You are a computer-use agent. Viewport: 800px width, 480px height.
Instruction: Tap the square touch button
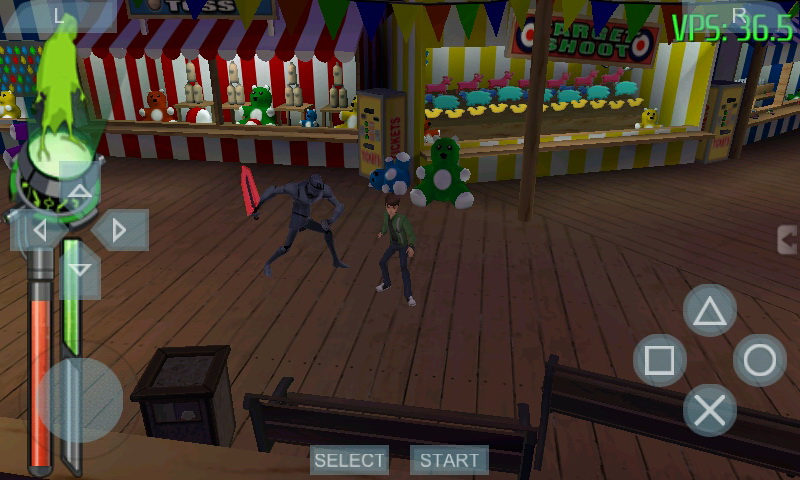point(660,360)
